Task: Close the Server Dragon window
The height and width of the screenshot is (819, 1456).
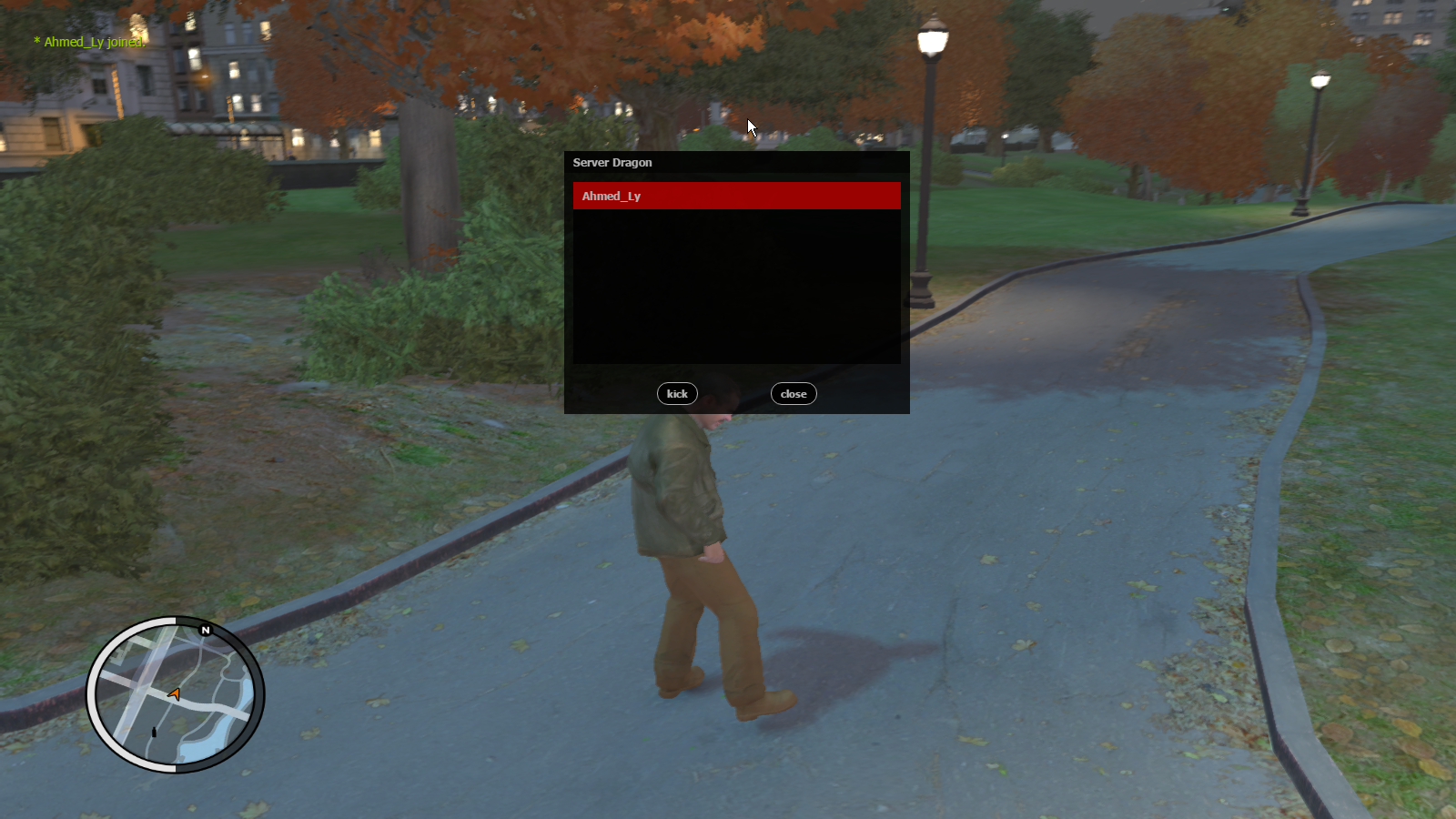Action: (x=794, y=394)
